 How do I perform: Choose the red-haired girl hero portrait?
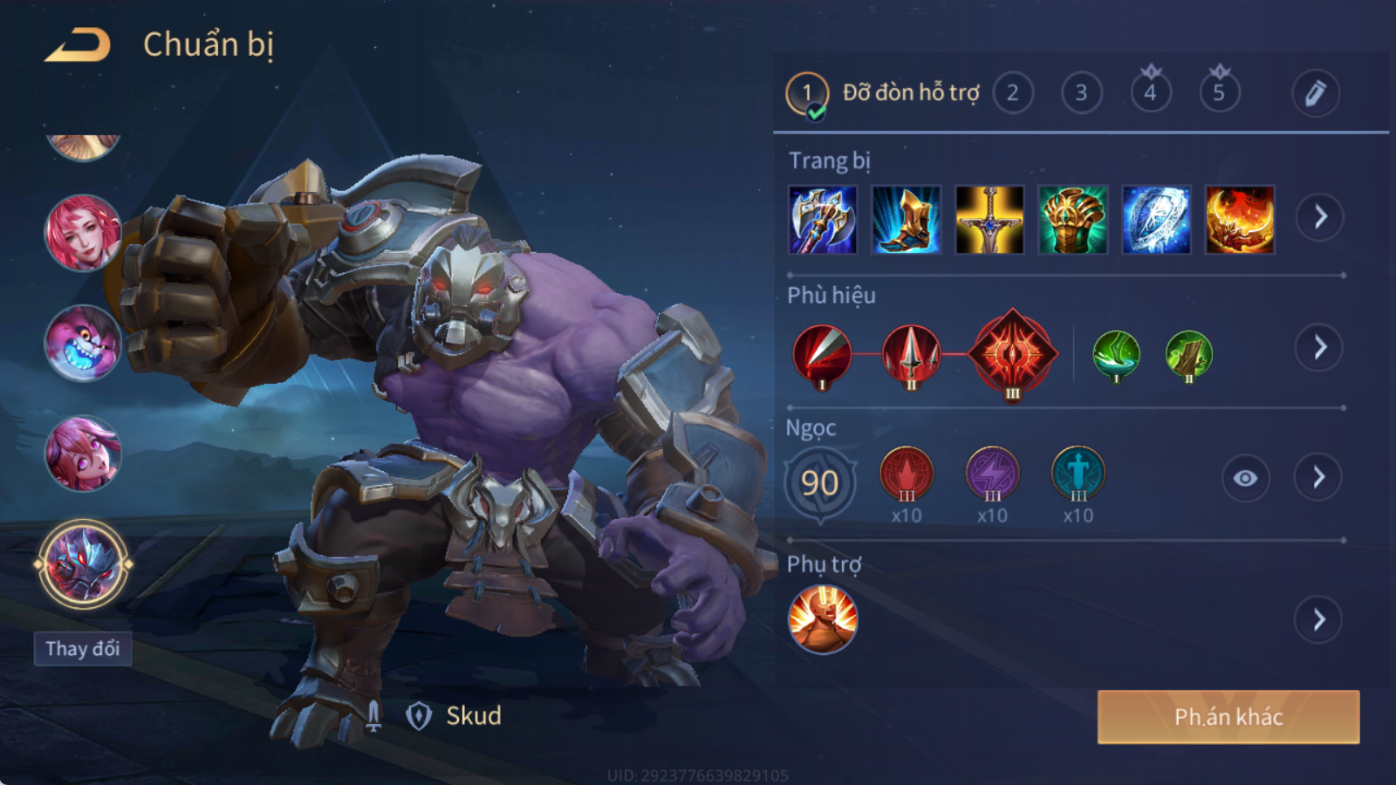pos(83,233)
